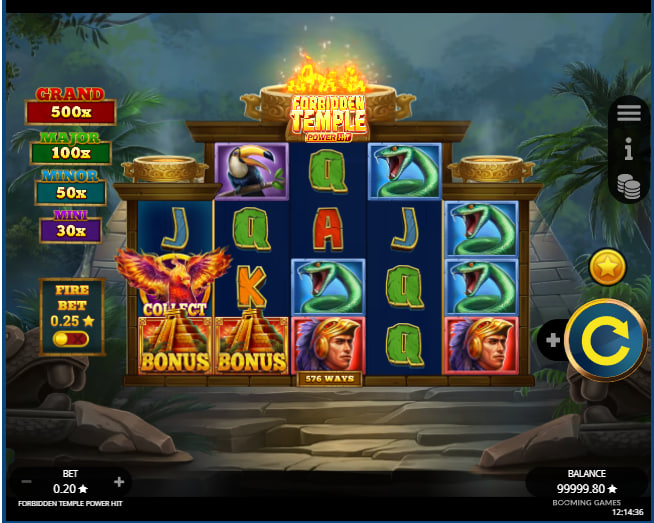
Task: Expand the plus button beside spin
Action: [x=553, y=340]
